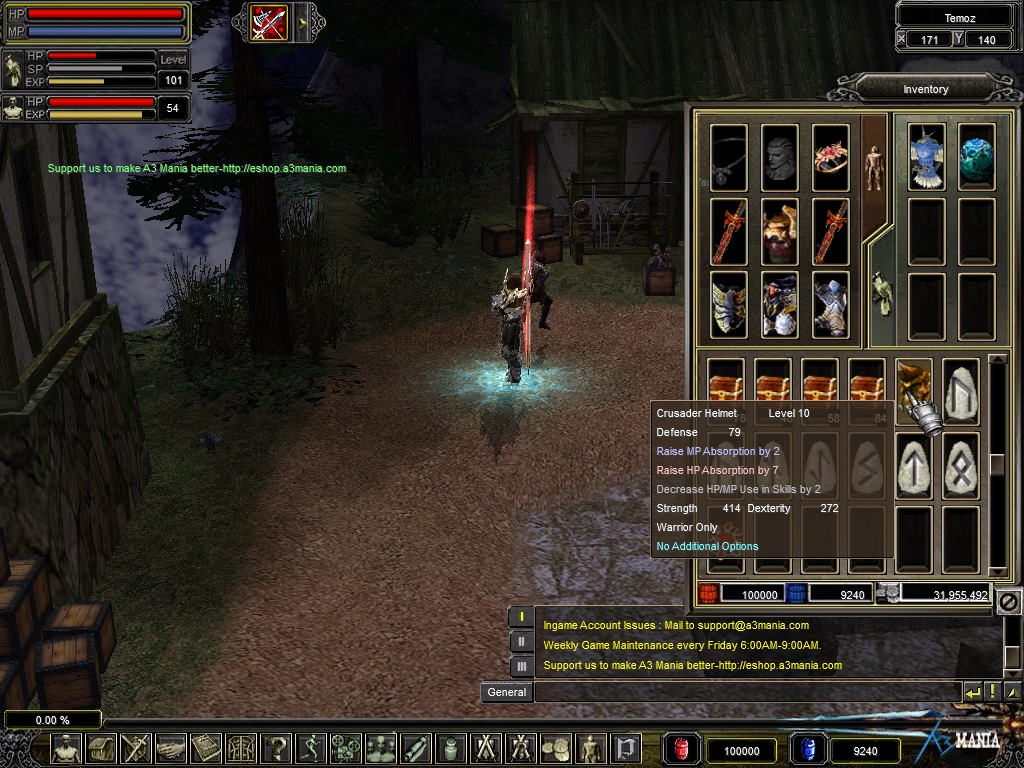The image size is (1024, 768).
Task: Open the question mark help button
Action: 277,748
